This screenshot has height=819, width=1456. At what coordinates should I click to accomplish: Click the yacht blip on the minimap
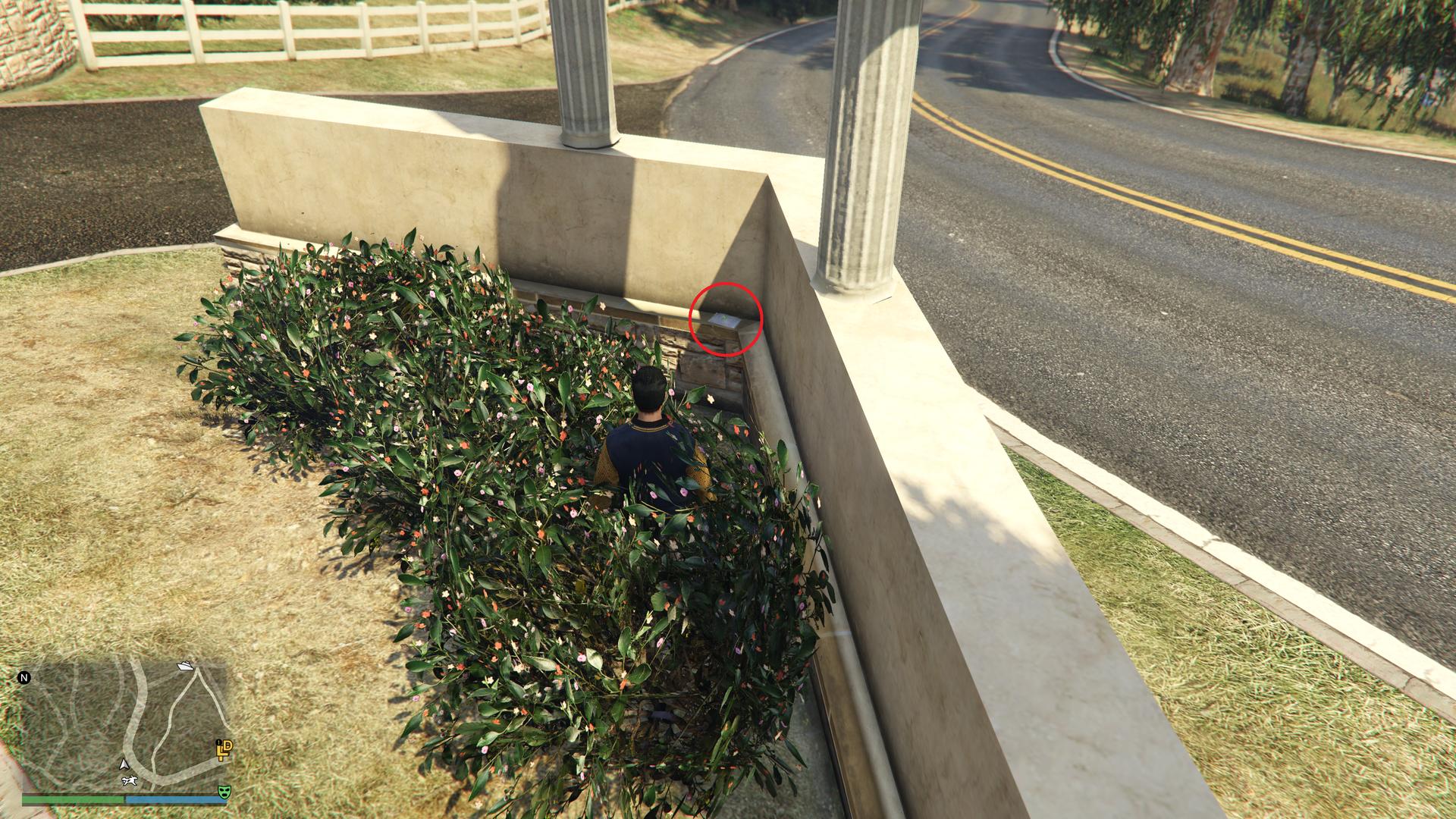point(185,666)
